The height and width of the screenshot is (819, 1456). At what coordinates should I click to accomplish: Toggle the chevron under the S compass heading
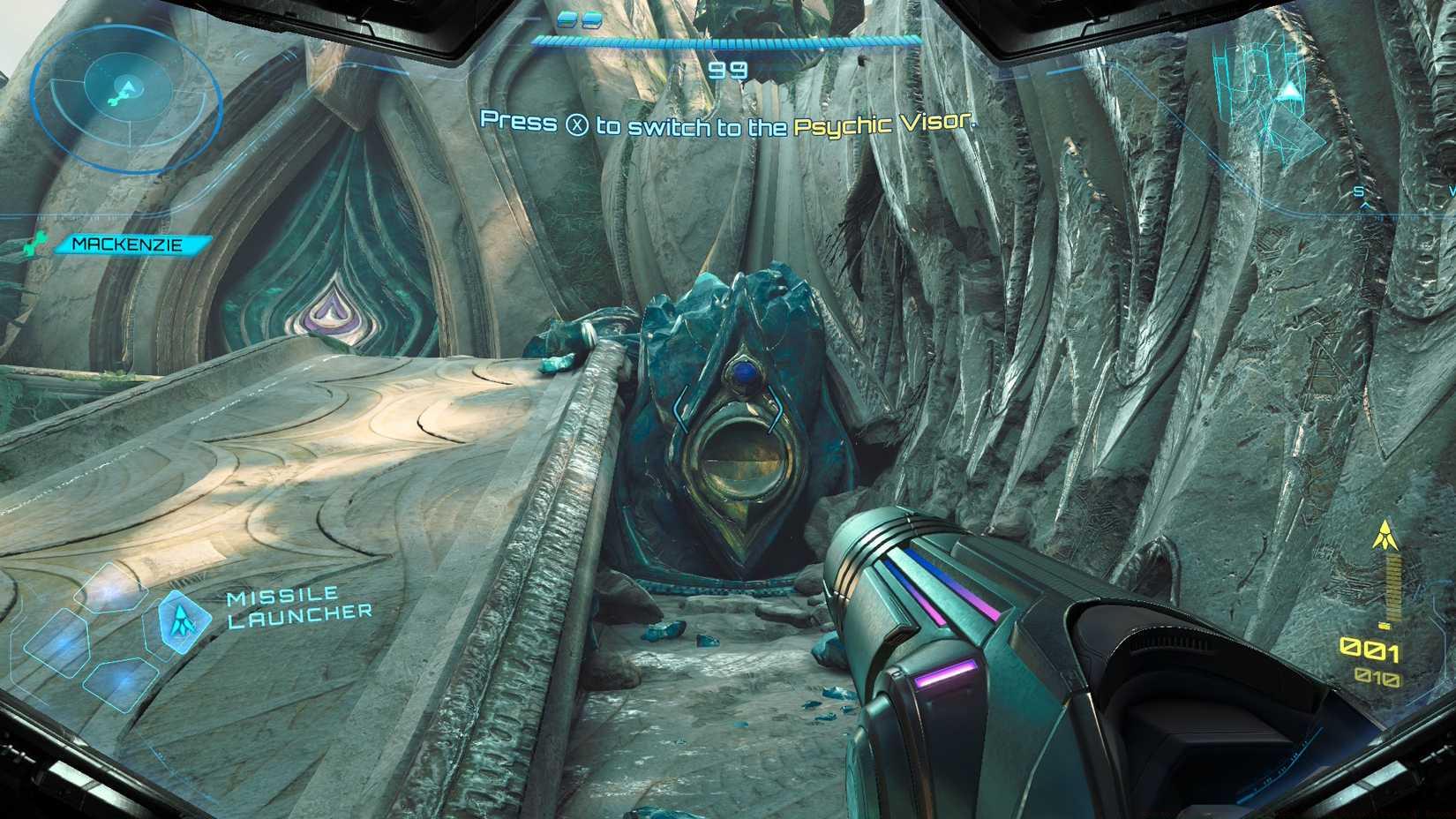click(x=1365, y=206)
